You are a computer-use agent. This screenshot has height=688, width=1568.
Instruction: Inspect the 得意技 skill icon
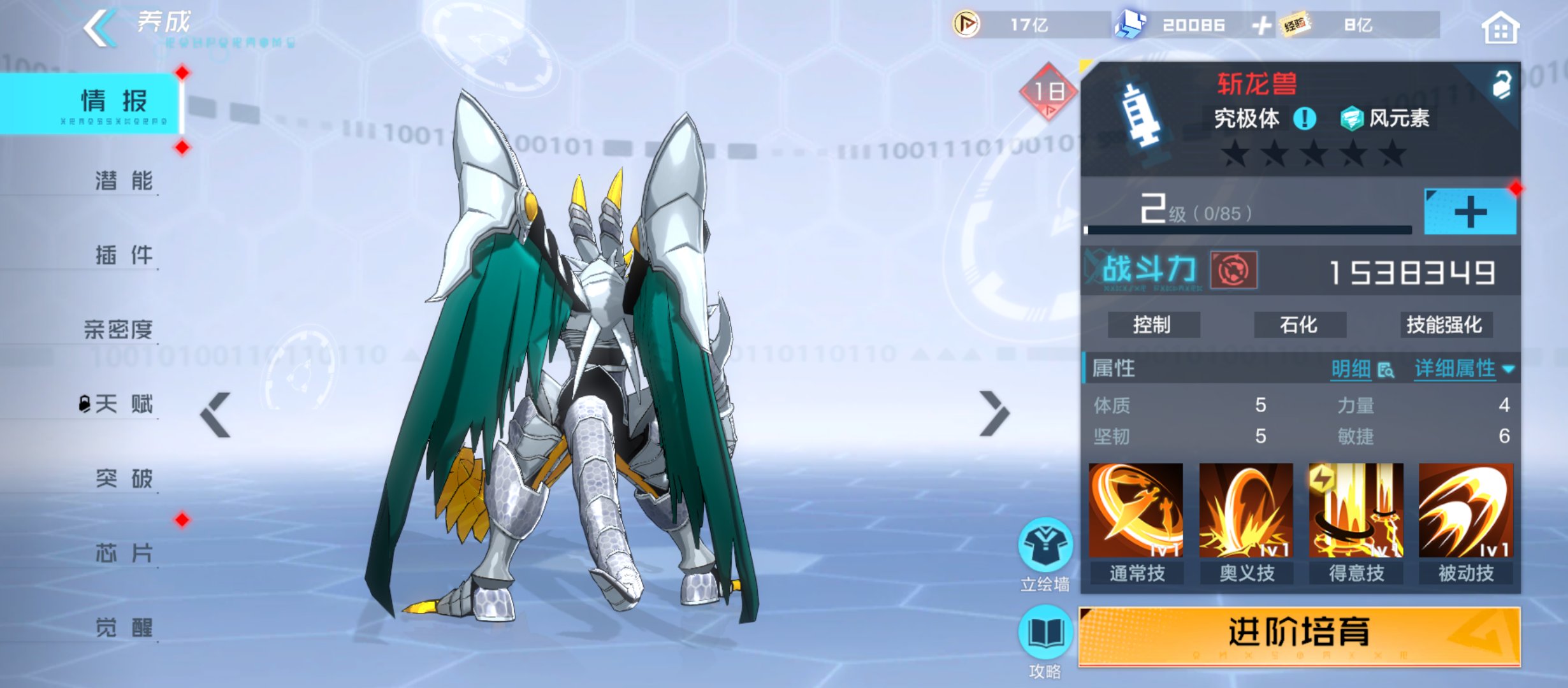click(1356, 511)
